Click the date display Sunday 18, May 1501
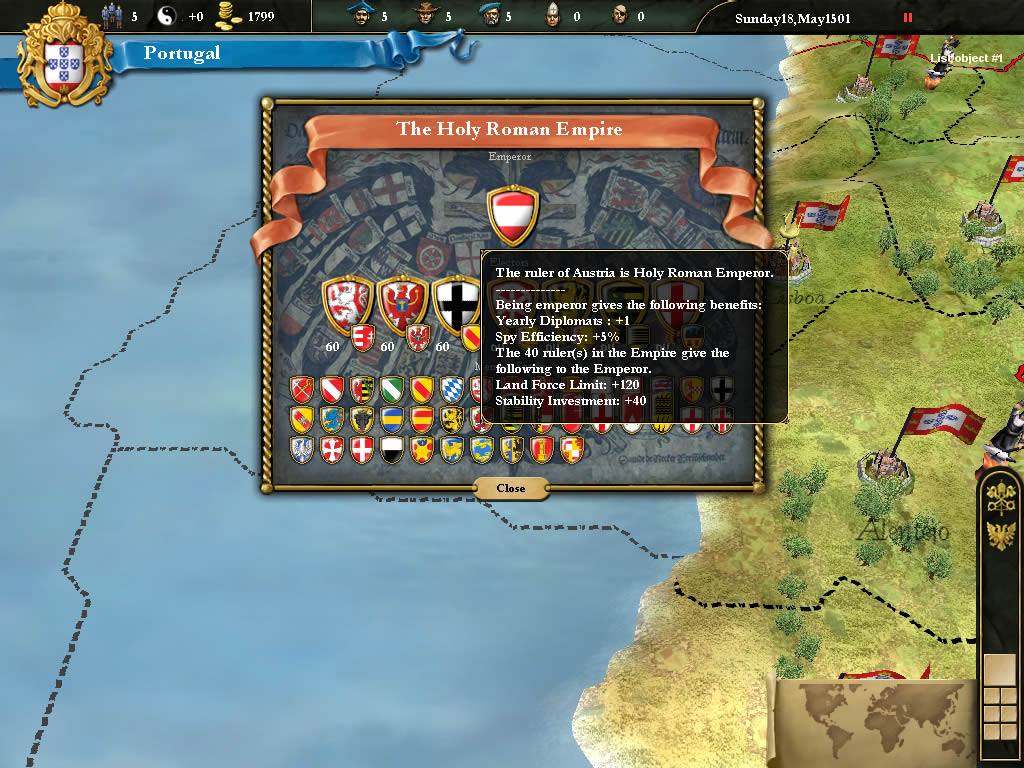 click(792, 17)
